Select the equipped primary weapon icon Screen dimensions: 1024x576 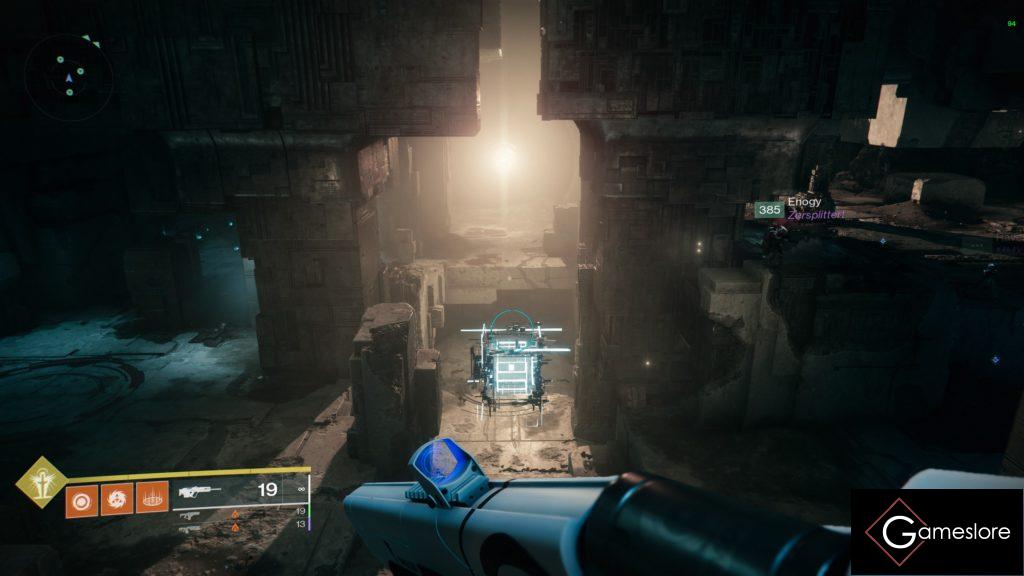pyautogui.click(x=199, y=492)
